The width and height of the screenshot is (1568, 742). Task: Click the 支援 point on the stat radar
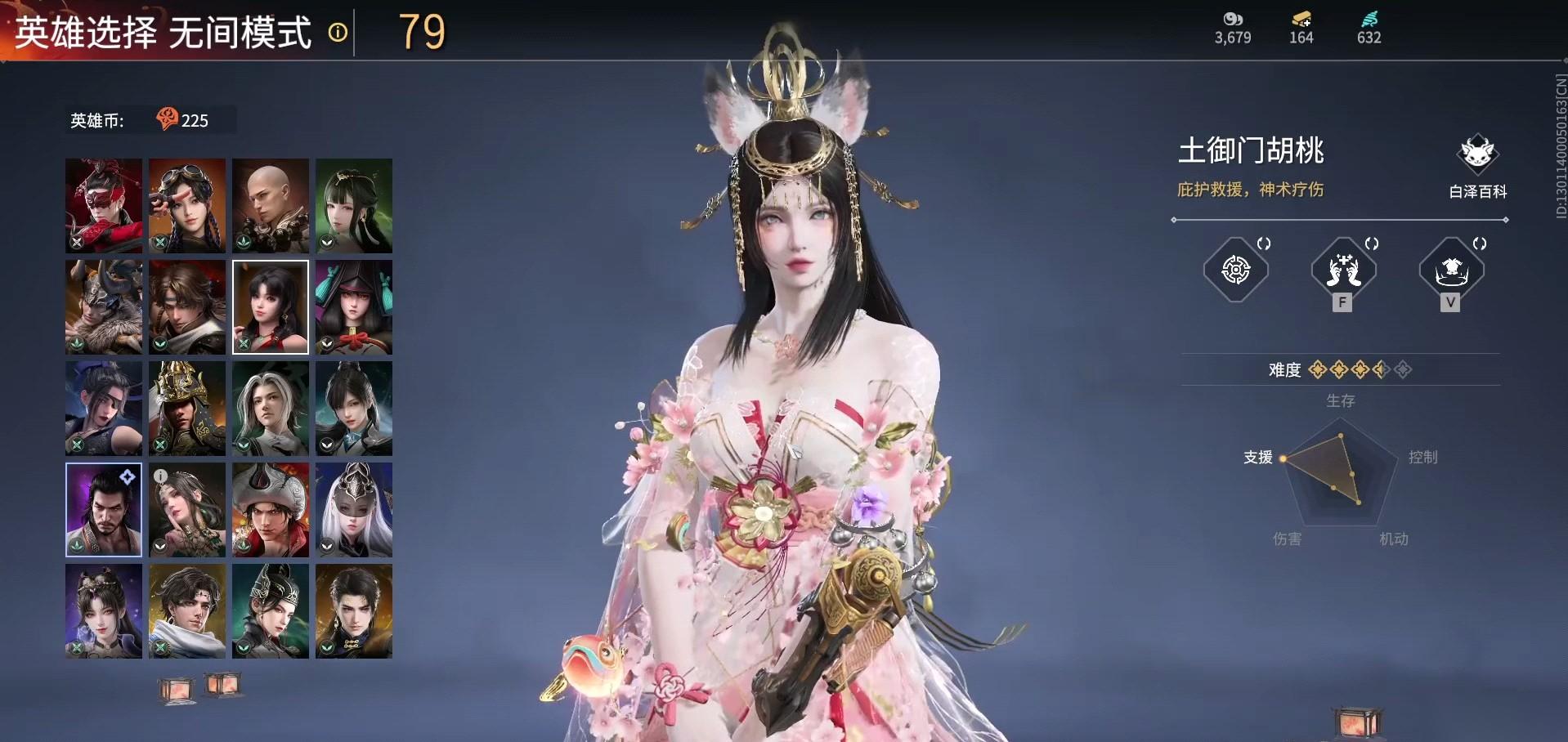pyautogui.click(x=1284, y=458)
